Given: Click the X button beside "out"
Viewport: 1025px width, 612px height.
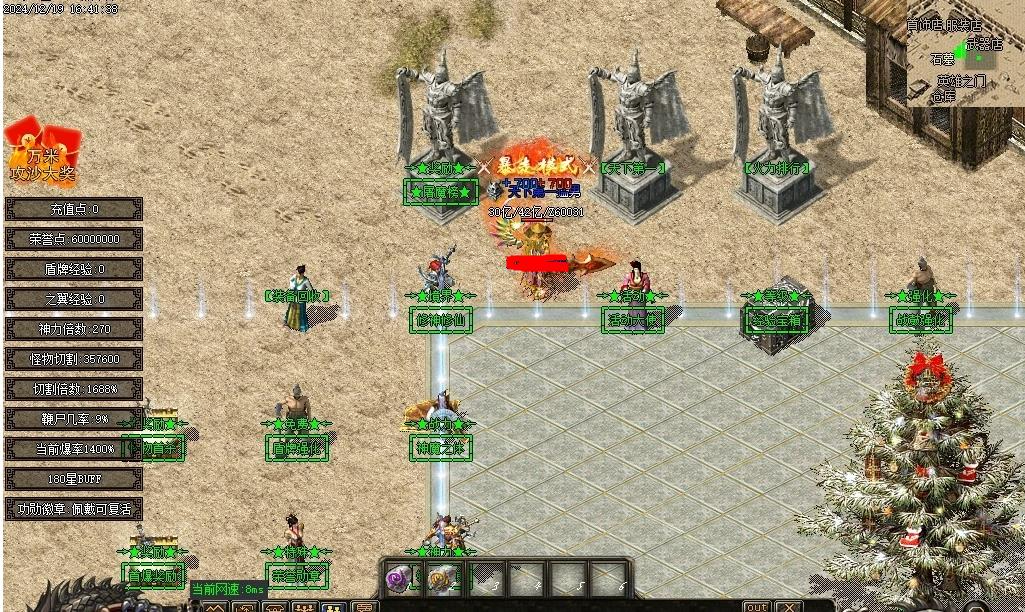Looking at the screenshot, I should tap(789, 606).
